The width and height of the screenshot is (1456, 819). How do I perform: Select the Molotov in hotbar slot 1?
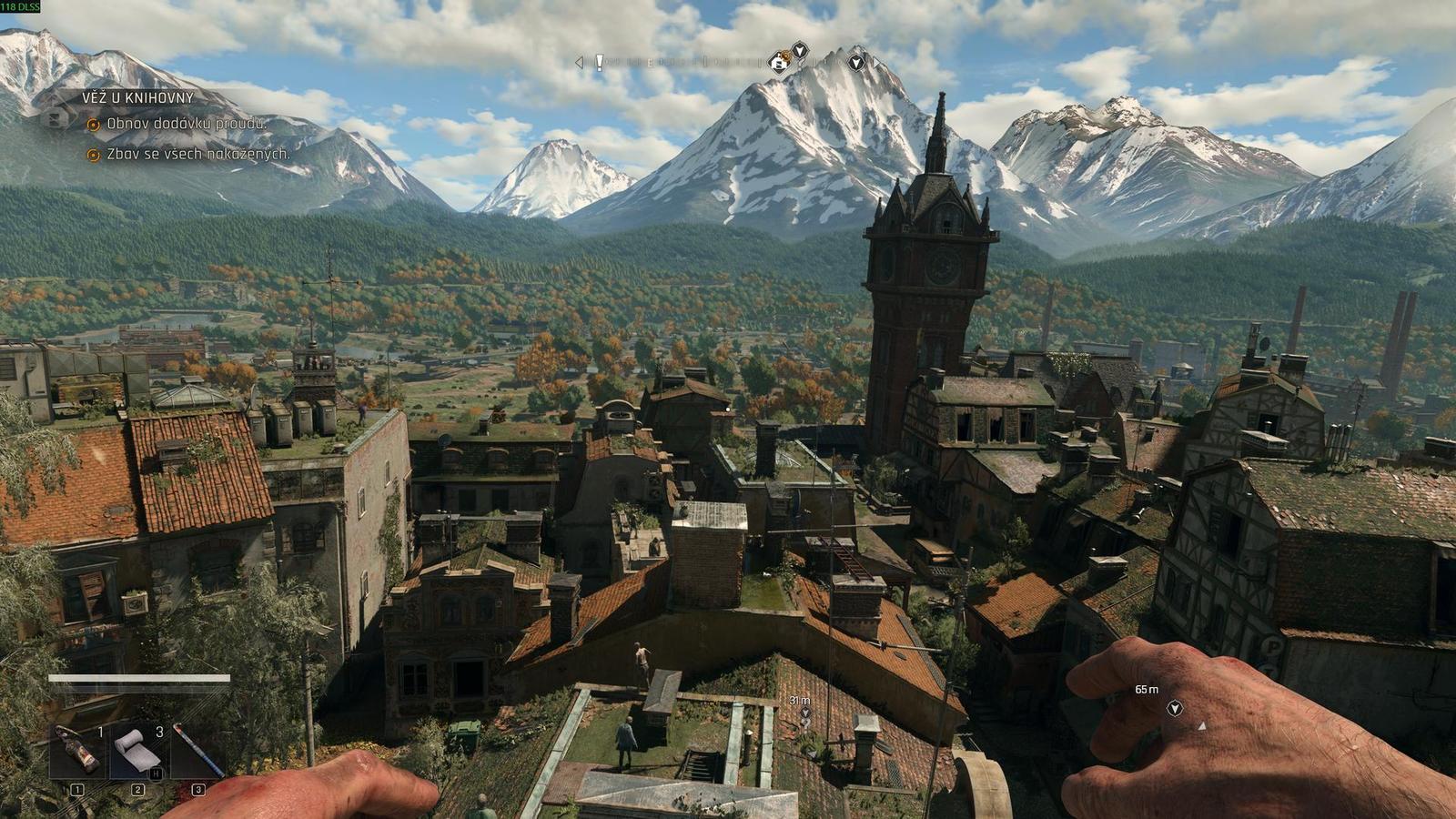tap(76, 747)
